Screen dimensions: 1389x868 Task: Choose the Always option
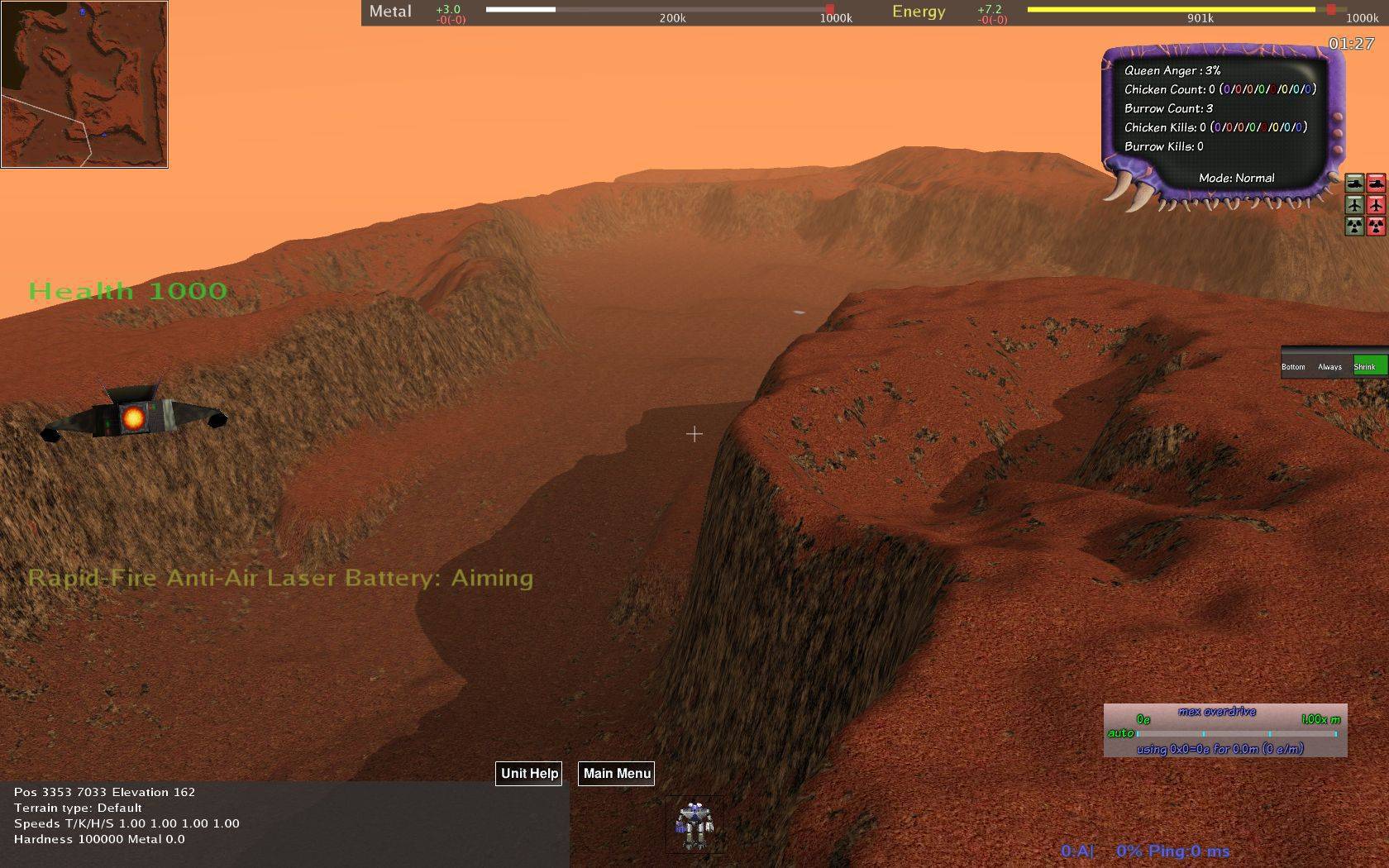point(1329,366)
